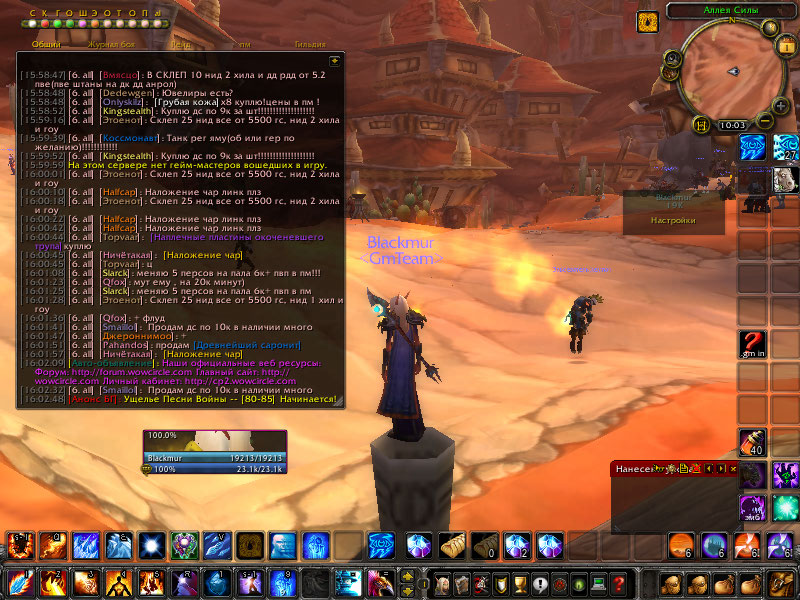Open the calendar button beside the minimap

pyautogui.click(x=784, y=46)
